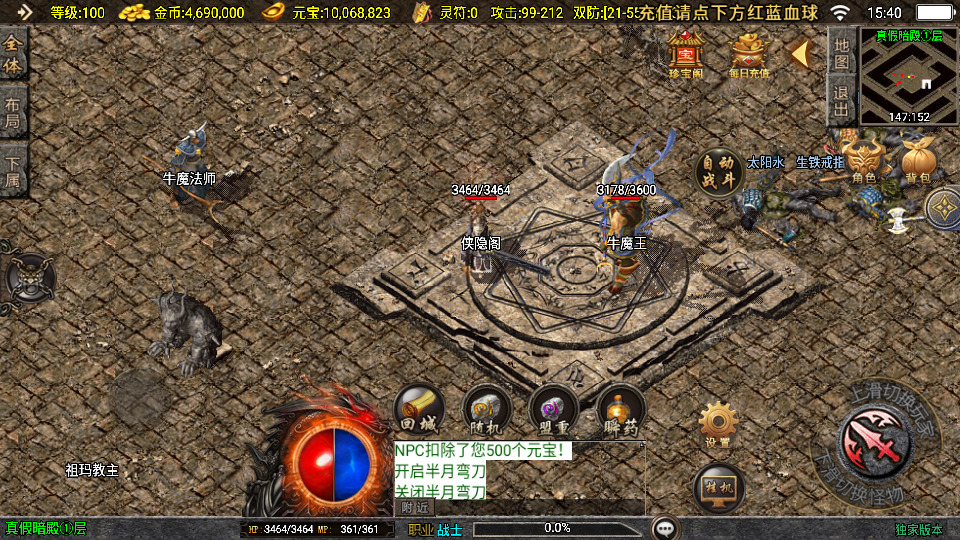The width and height of the screenshot is (960, 540).
Task: Use the 回城 return-to-town scroll
Action: [x=420, y=409]
